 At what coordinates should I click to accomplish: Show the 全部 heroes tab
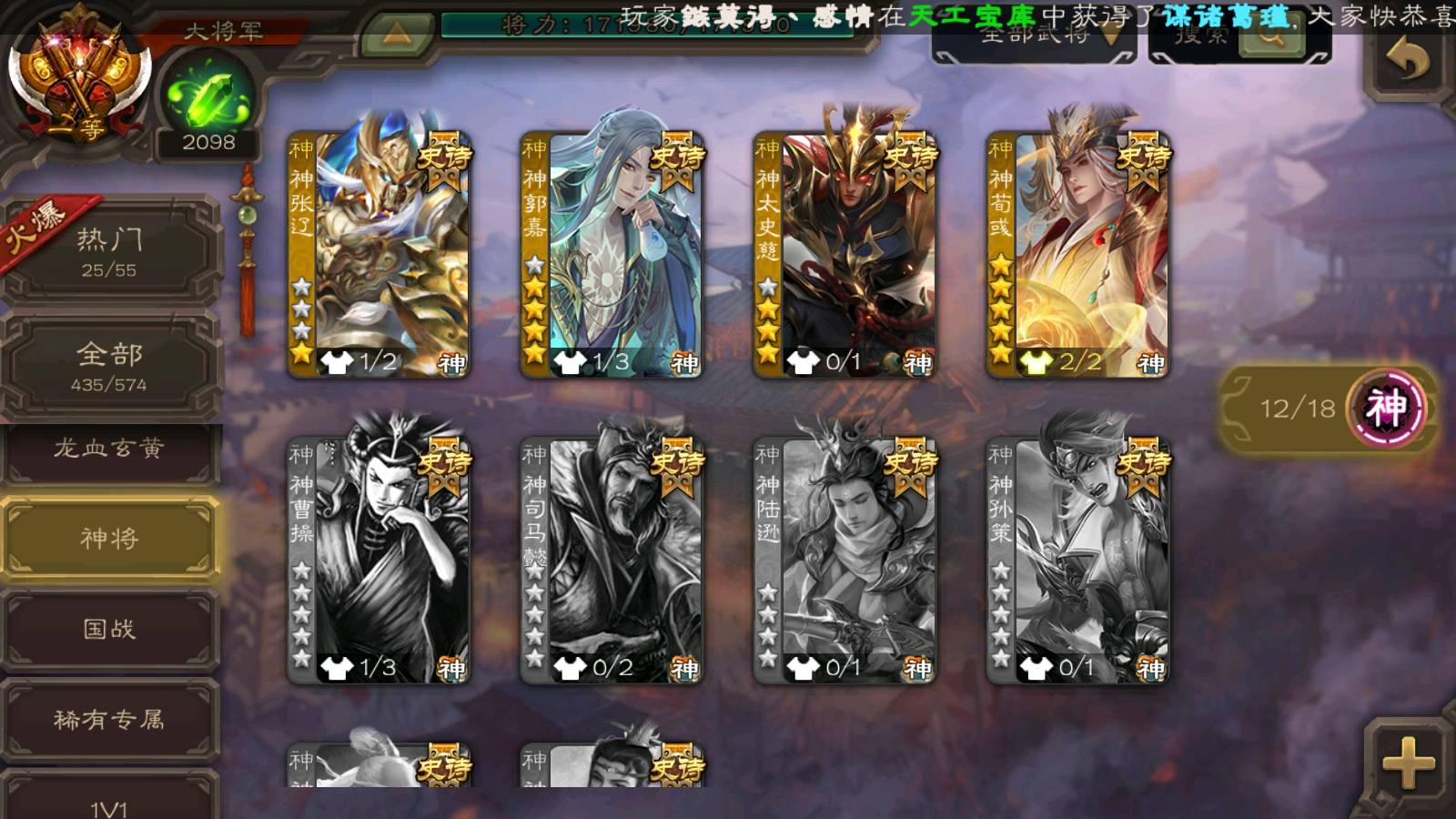109,366
